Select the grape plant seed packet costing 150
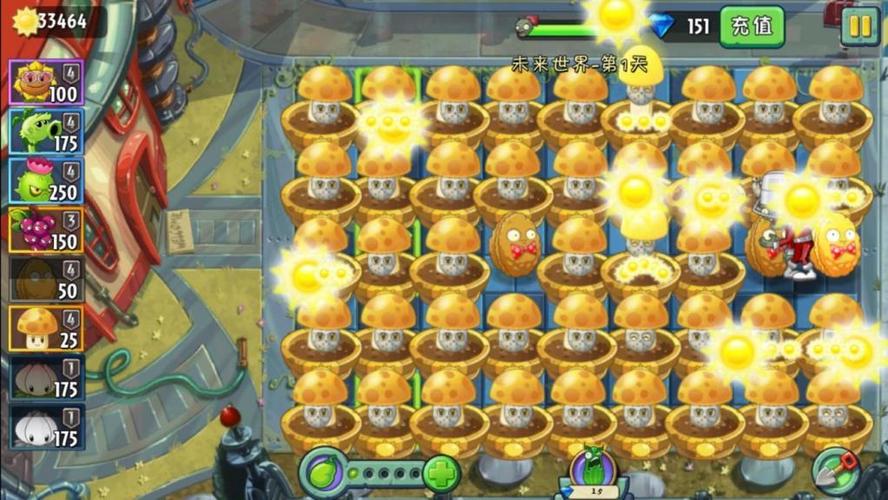This screenshot has width=888, height=500. point(47,230)
